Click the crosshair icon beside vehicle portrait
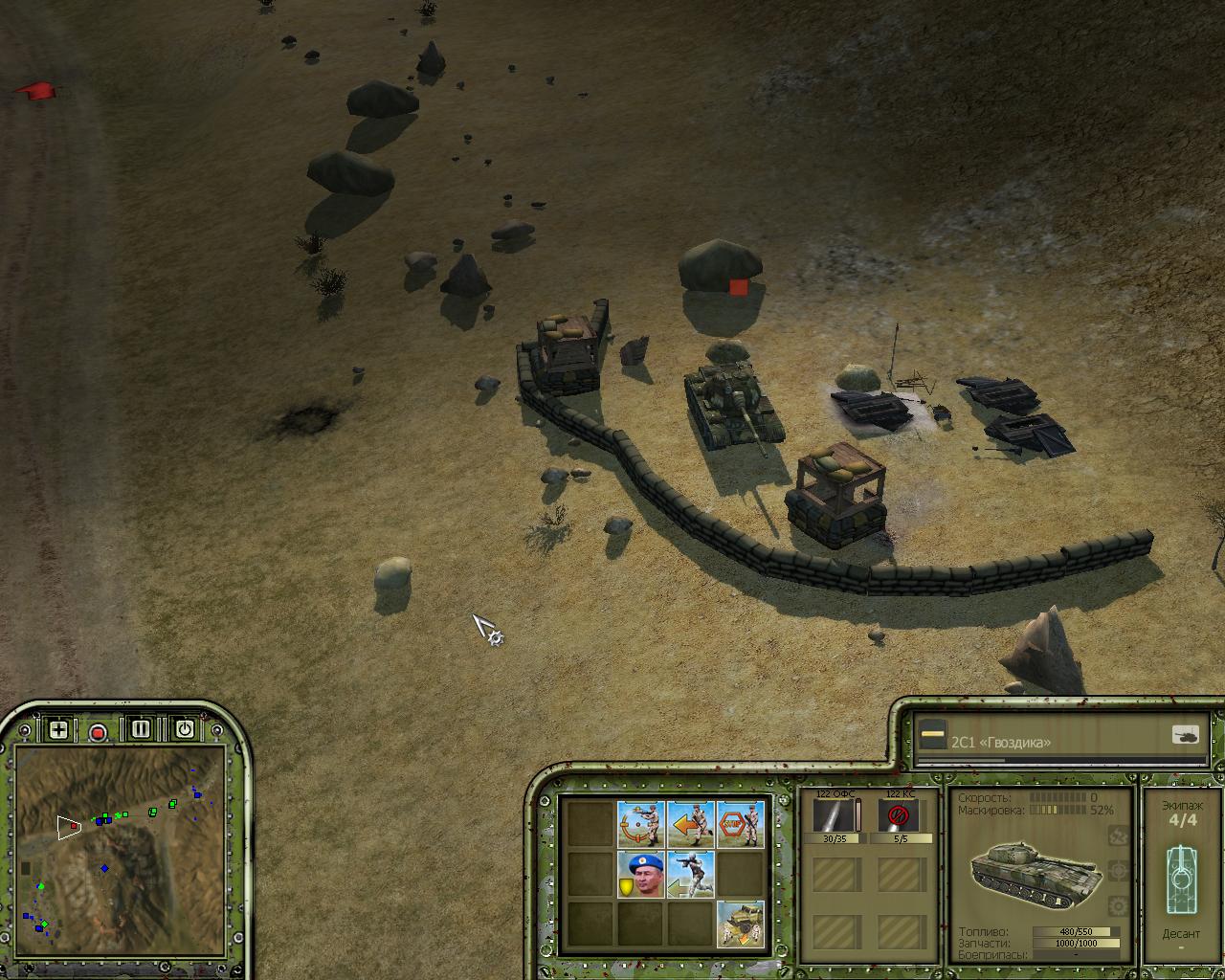Screen dimensions: 1225x980 click(x=1117, y=871)
